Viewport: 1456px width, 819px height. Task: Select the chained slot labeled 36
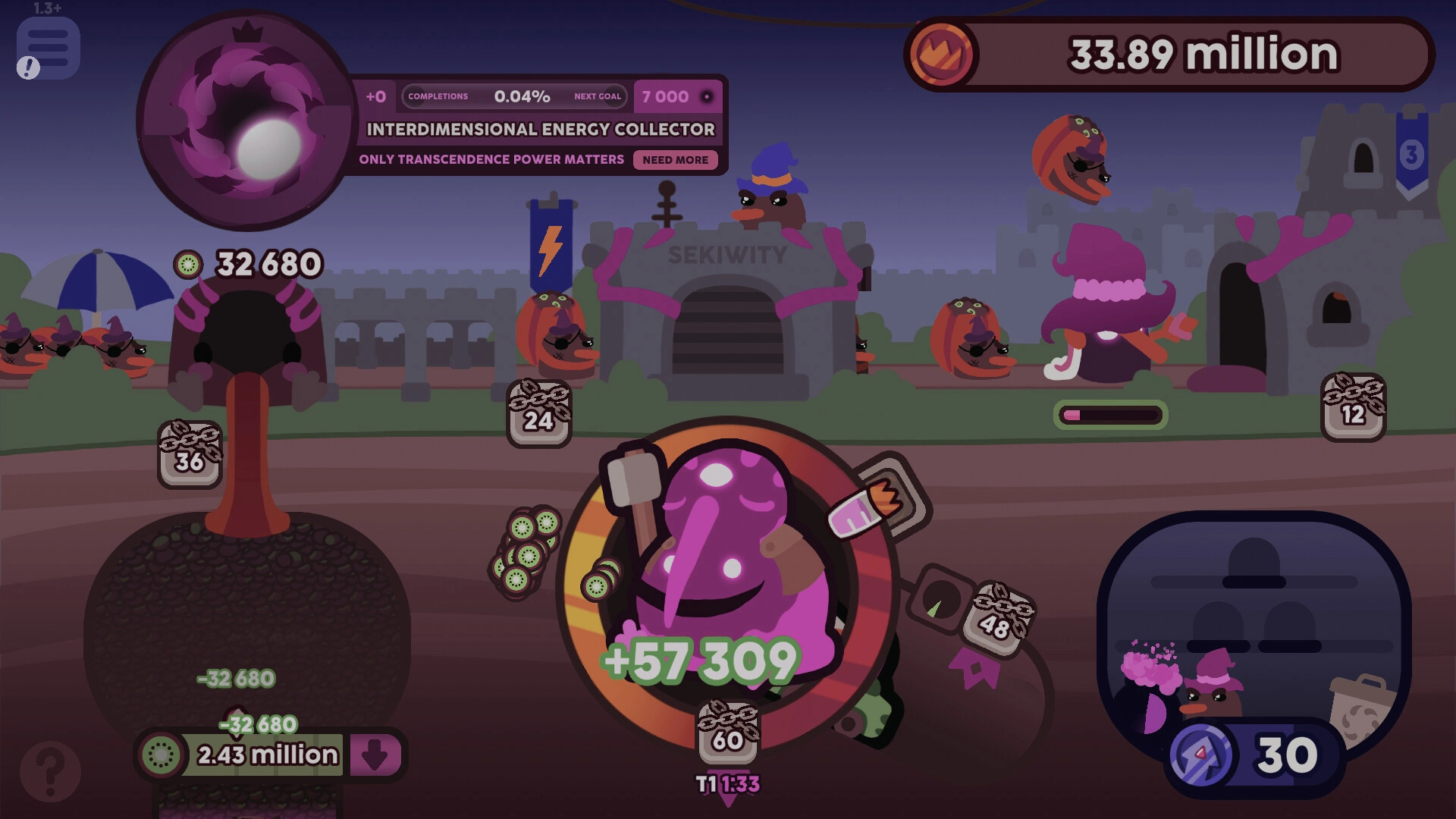190,454
